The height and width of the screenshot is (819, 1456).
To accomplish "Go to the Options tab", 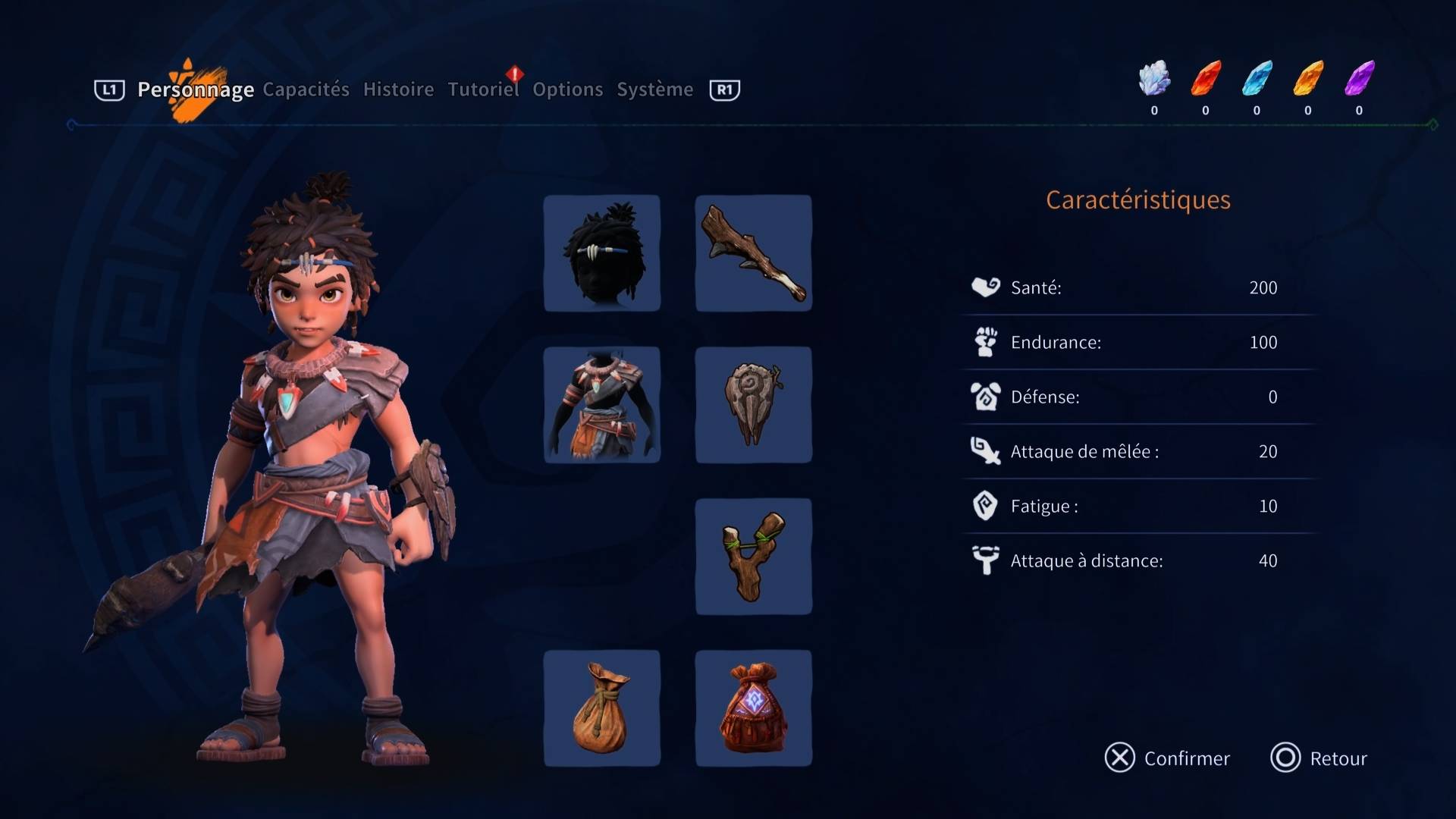I will 567,89.
